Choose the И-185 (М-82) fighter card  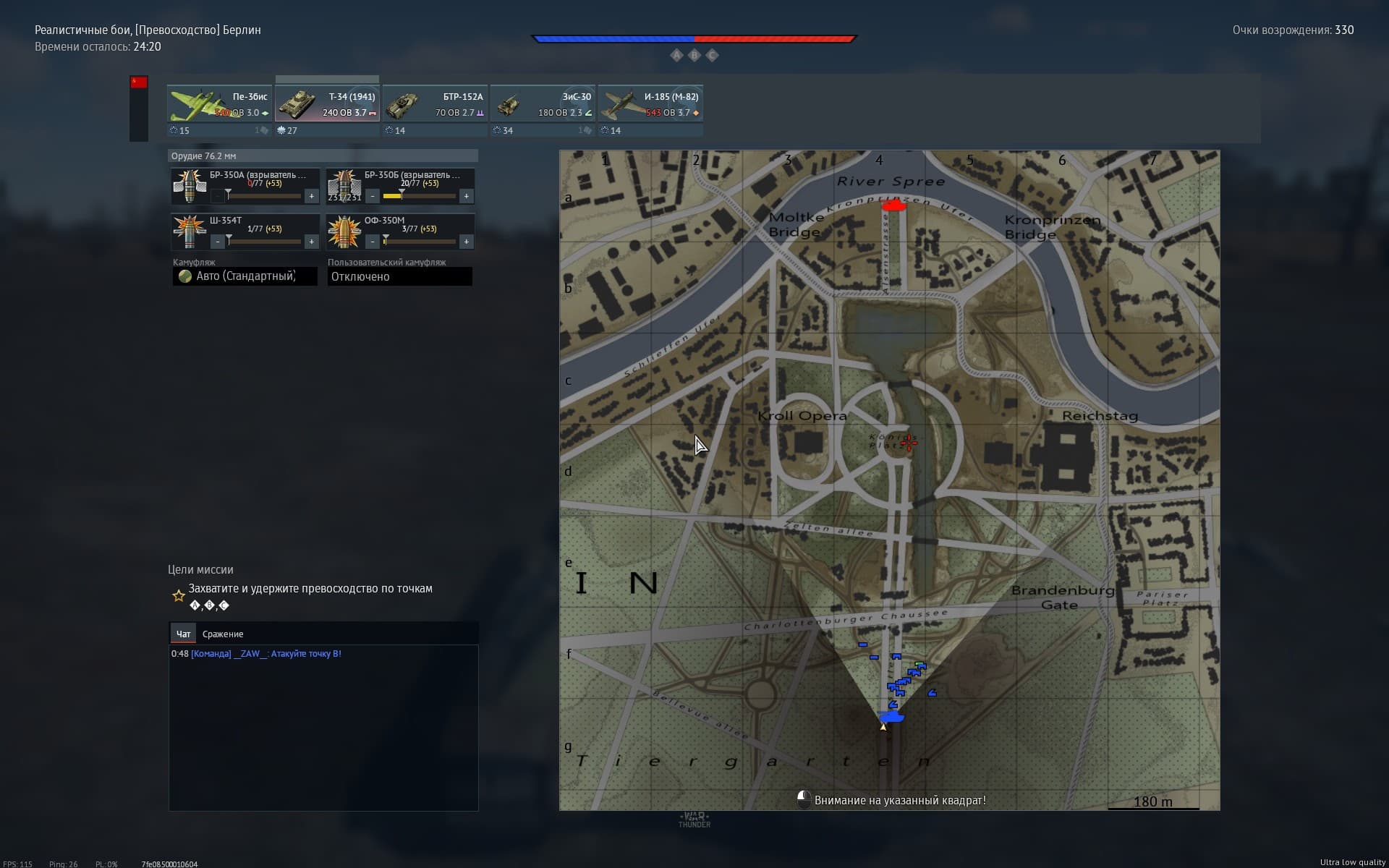tap(650, 104)
